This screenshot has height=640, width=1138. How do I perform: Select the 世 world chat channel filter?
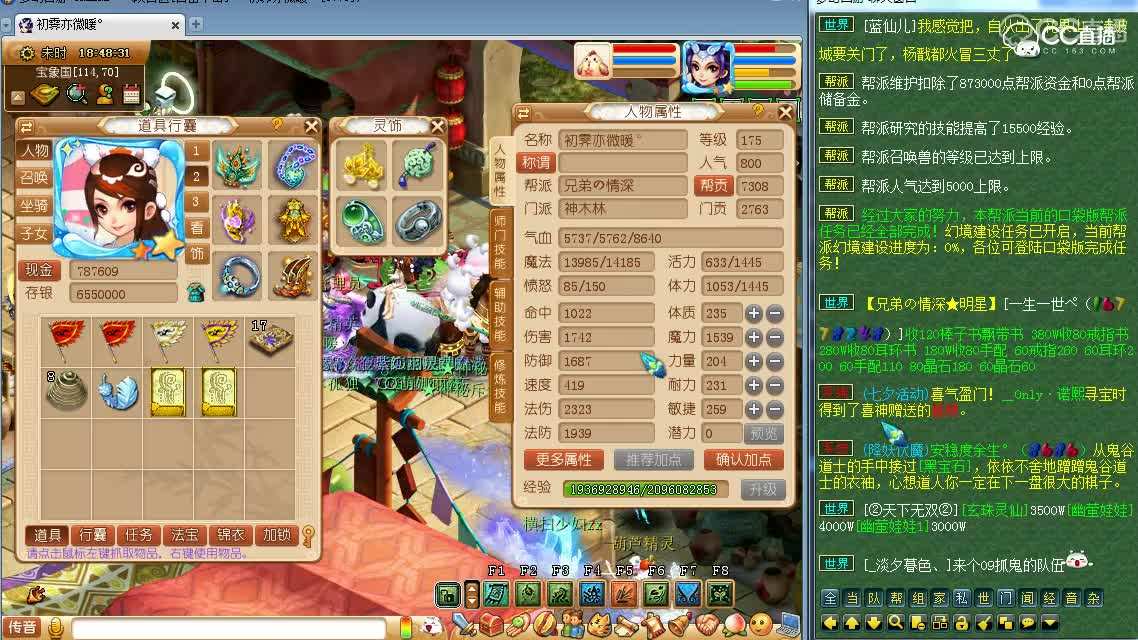point(983,598)
